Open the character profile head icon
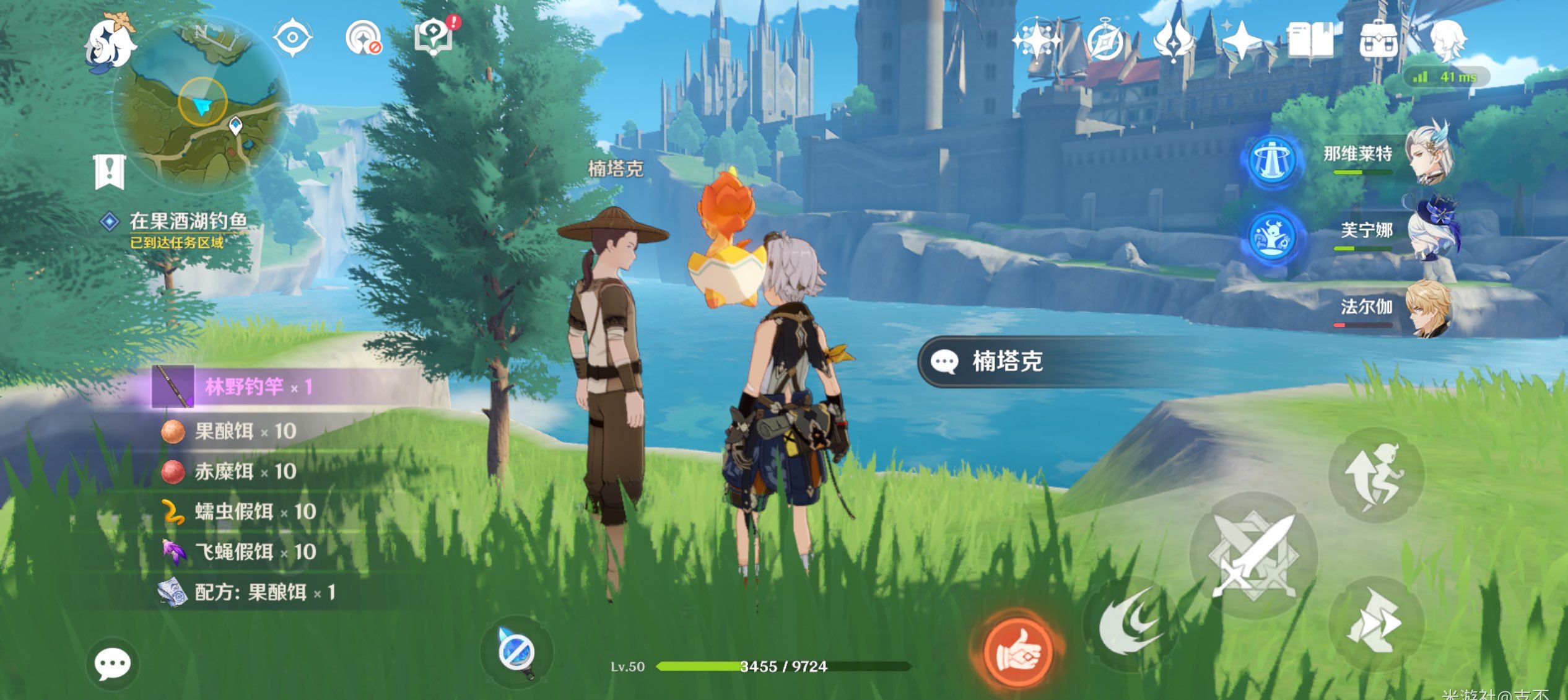This screenshot has height=700, width=1568. tap(1447, 41)
